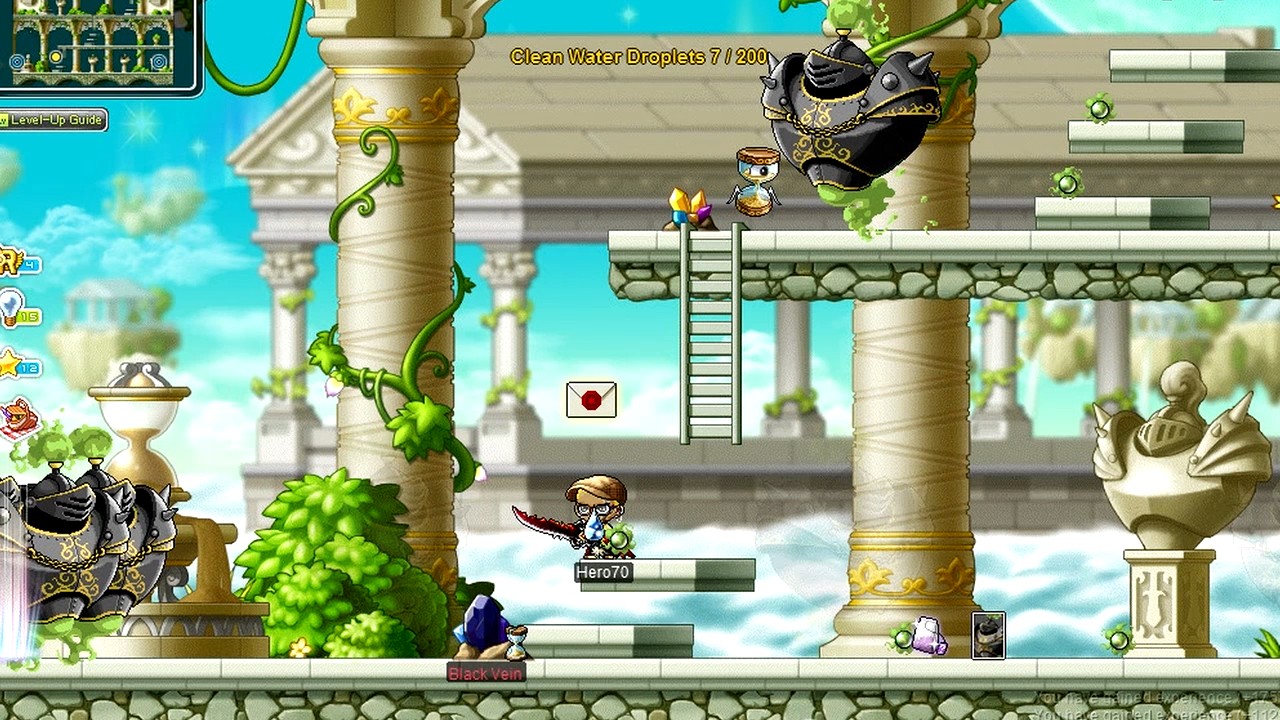Click the hourglass NPC on the upper platform
The height and width of the screenshot is (720, 1280).
click(752, 178)
